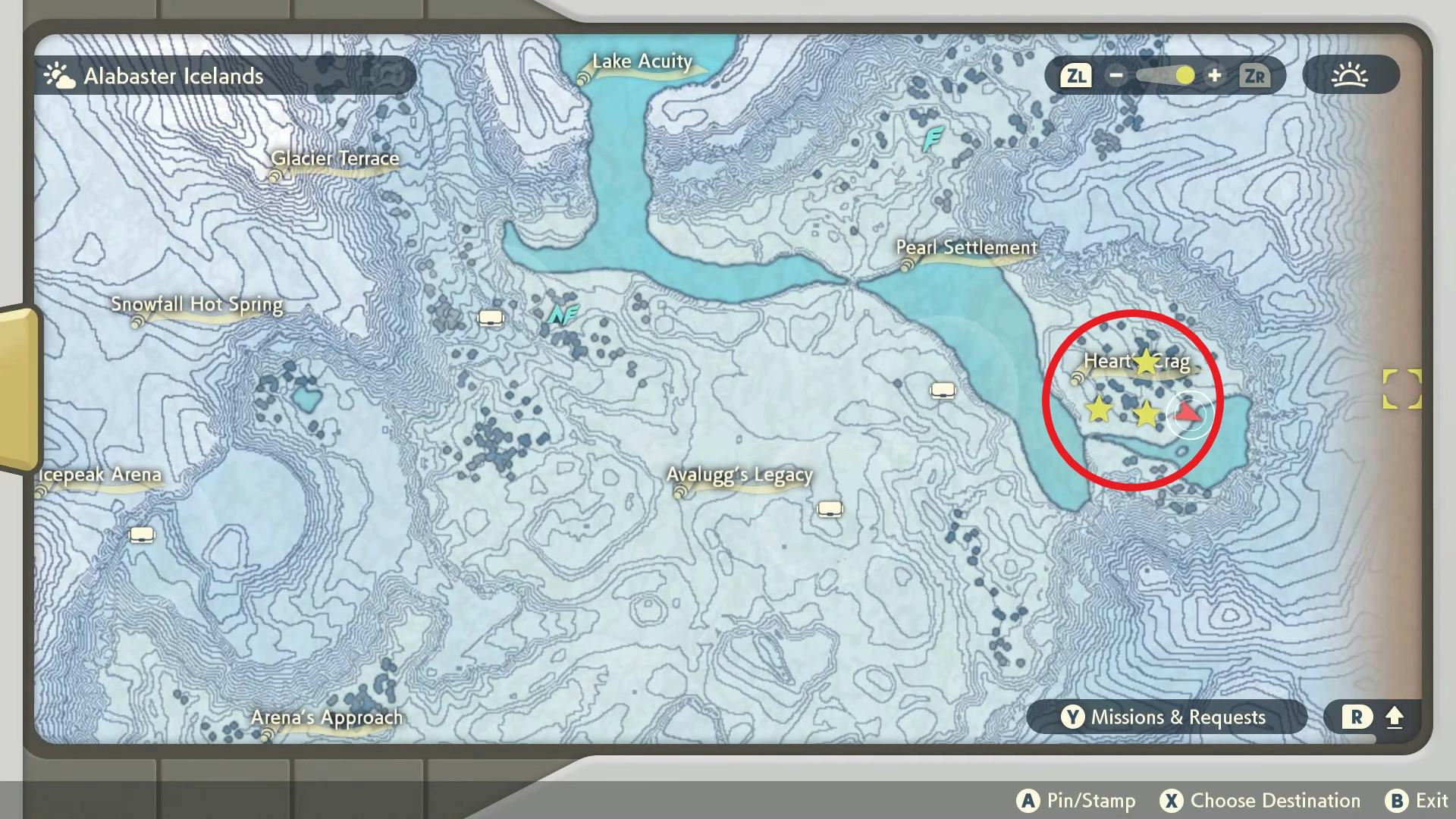This screenshot has height=819, width=1456.
Task: Select the base camp icon near Snowfall Hot Spring
Action: [x=489, y=317]
